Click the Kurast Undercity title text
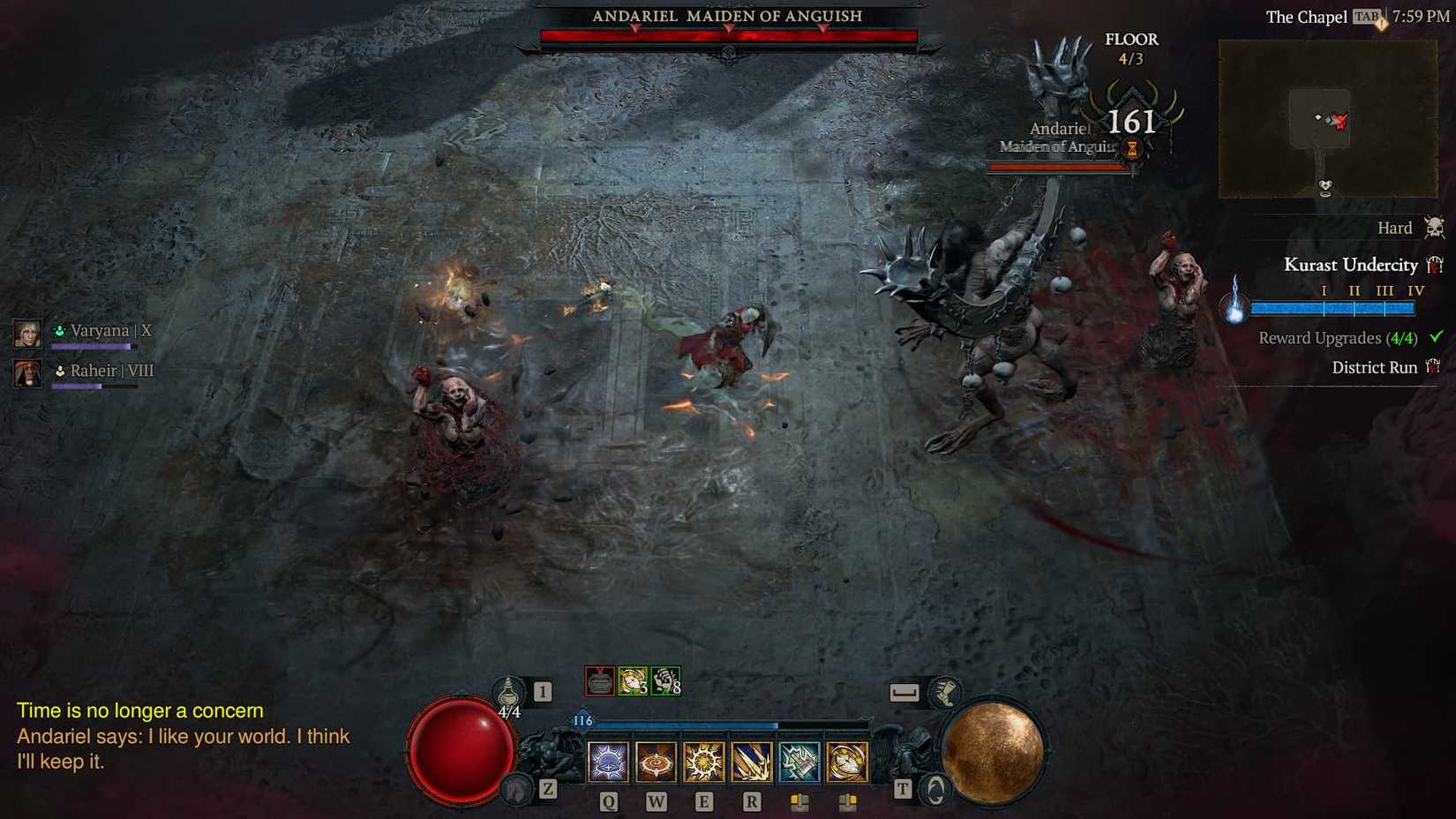 1352,265
